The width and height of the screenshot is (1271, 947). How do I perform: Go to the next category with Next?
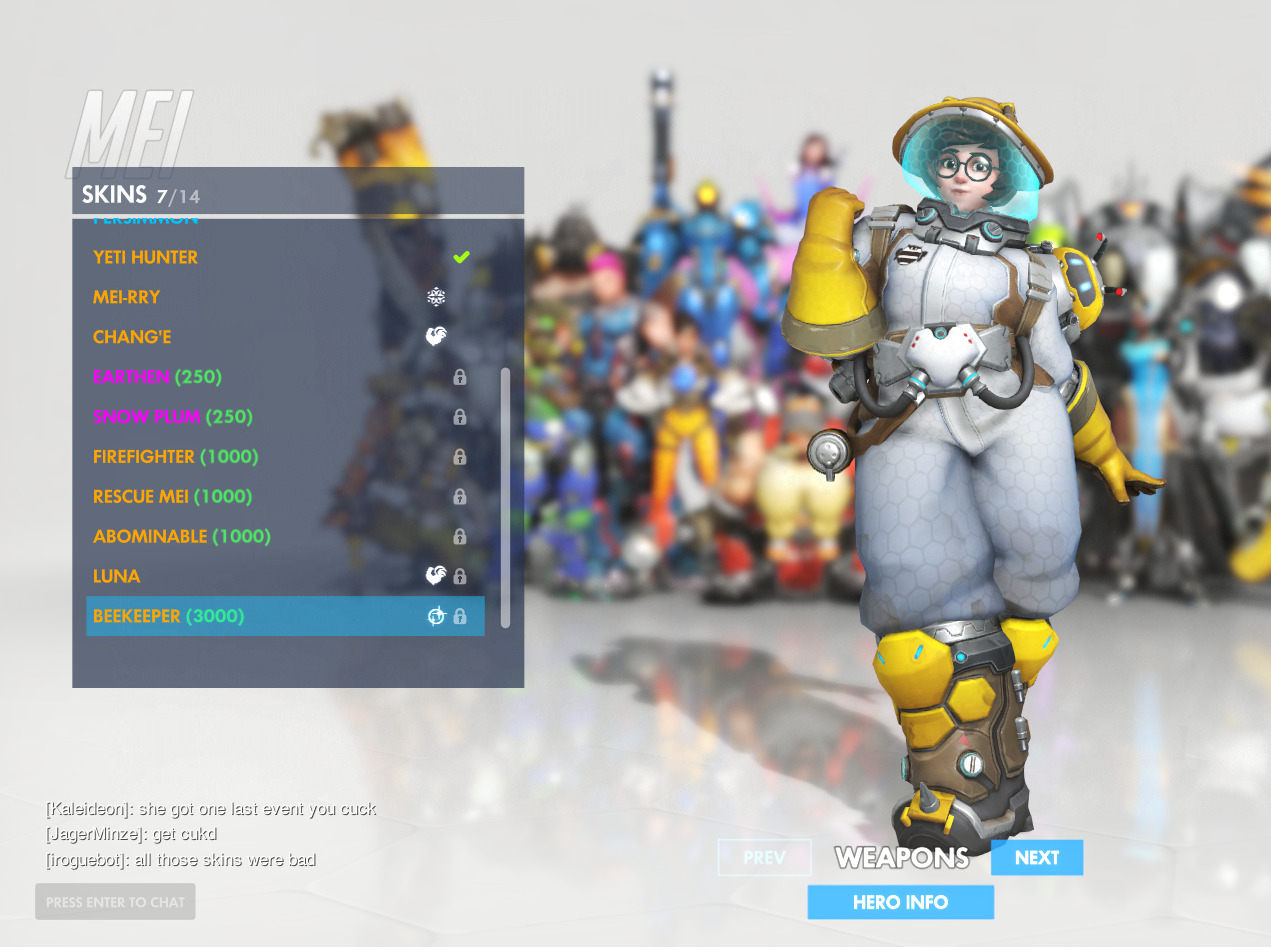(x=1036, y=858)
